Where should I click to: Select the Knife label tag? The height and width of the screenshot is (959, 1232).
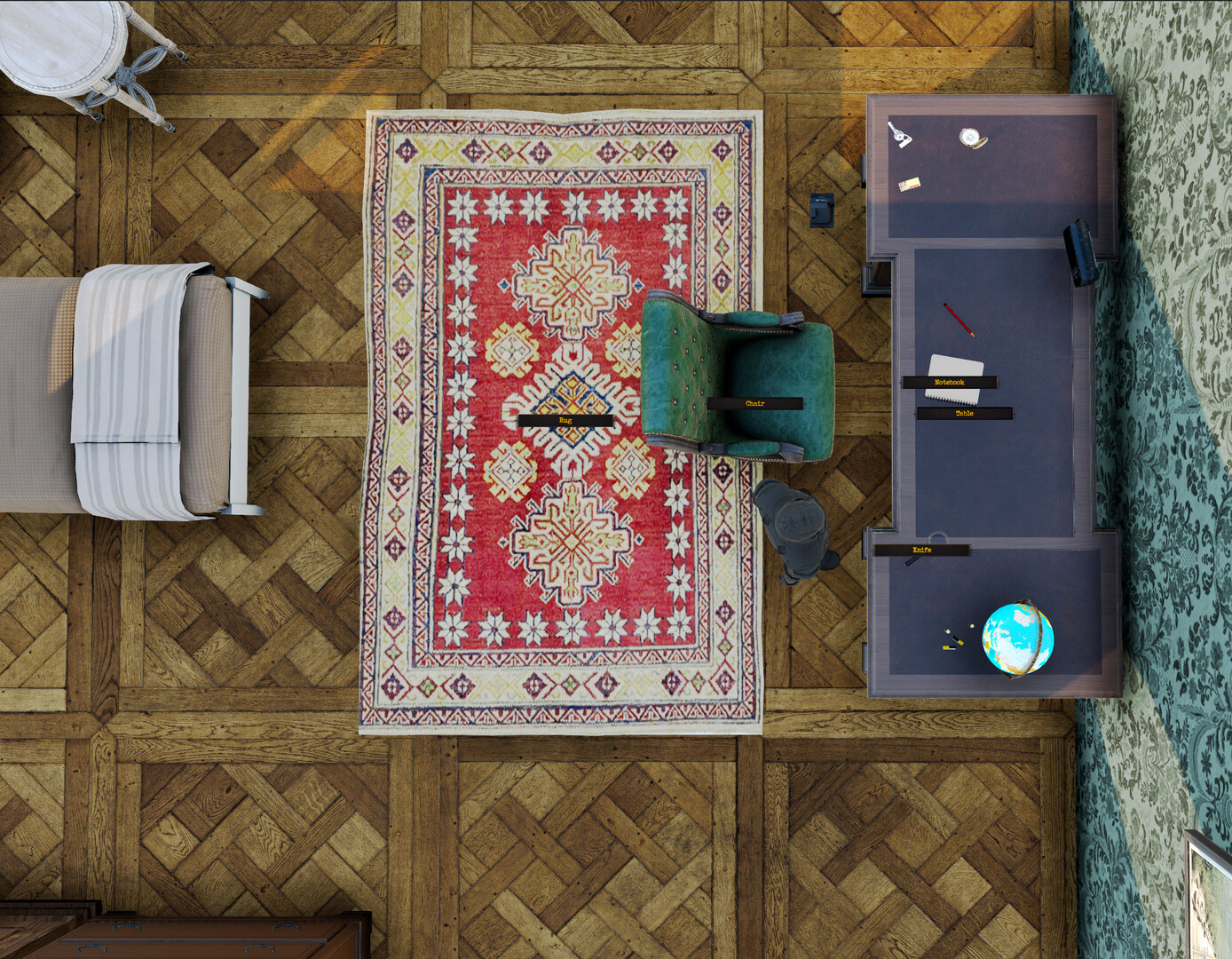921,550
